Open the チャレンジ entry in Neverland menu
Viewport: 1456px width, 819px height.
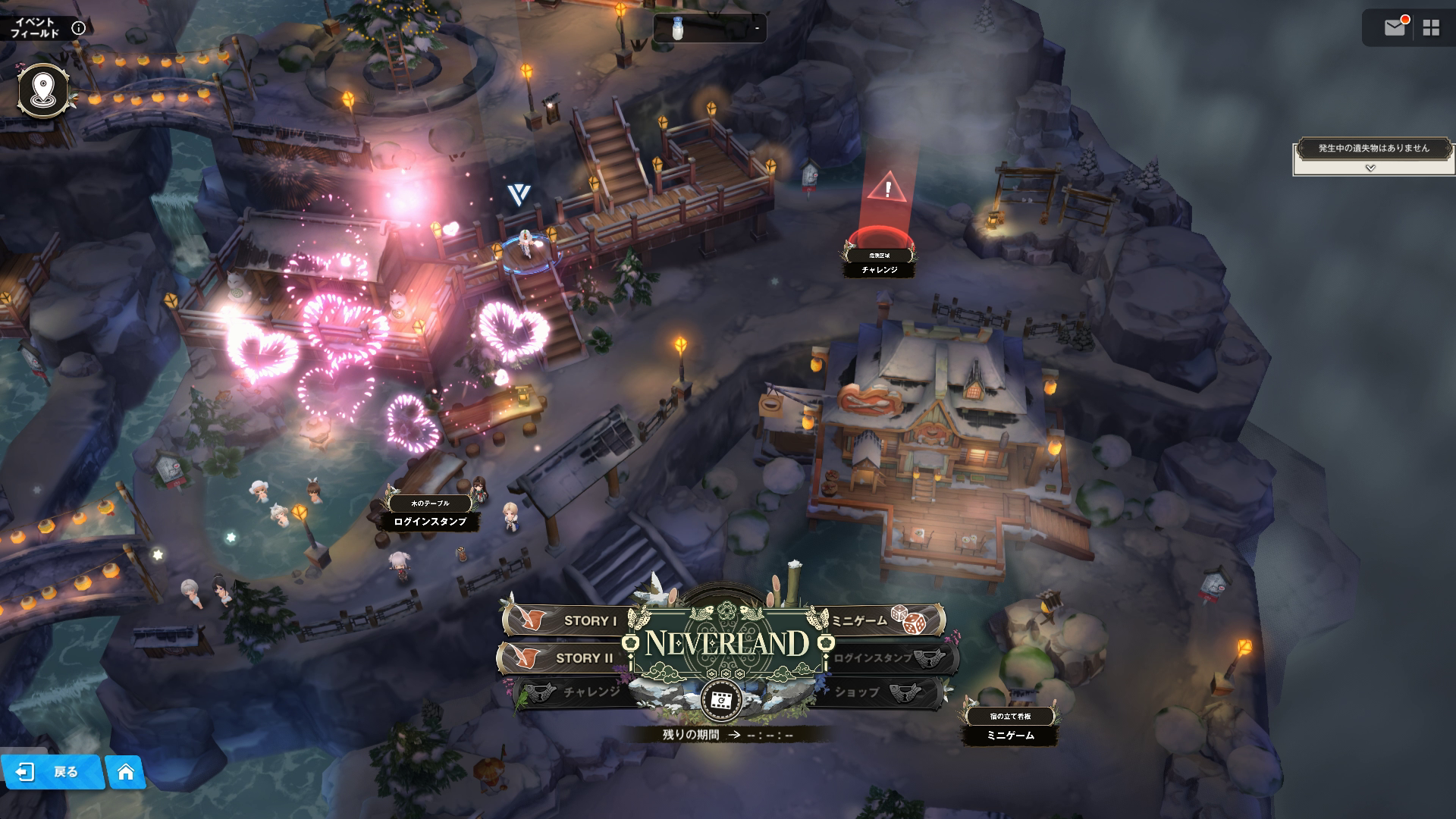pos(580,692)
